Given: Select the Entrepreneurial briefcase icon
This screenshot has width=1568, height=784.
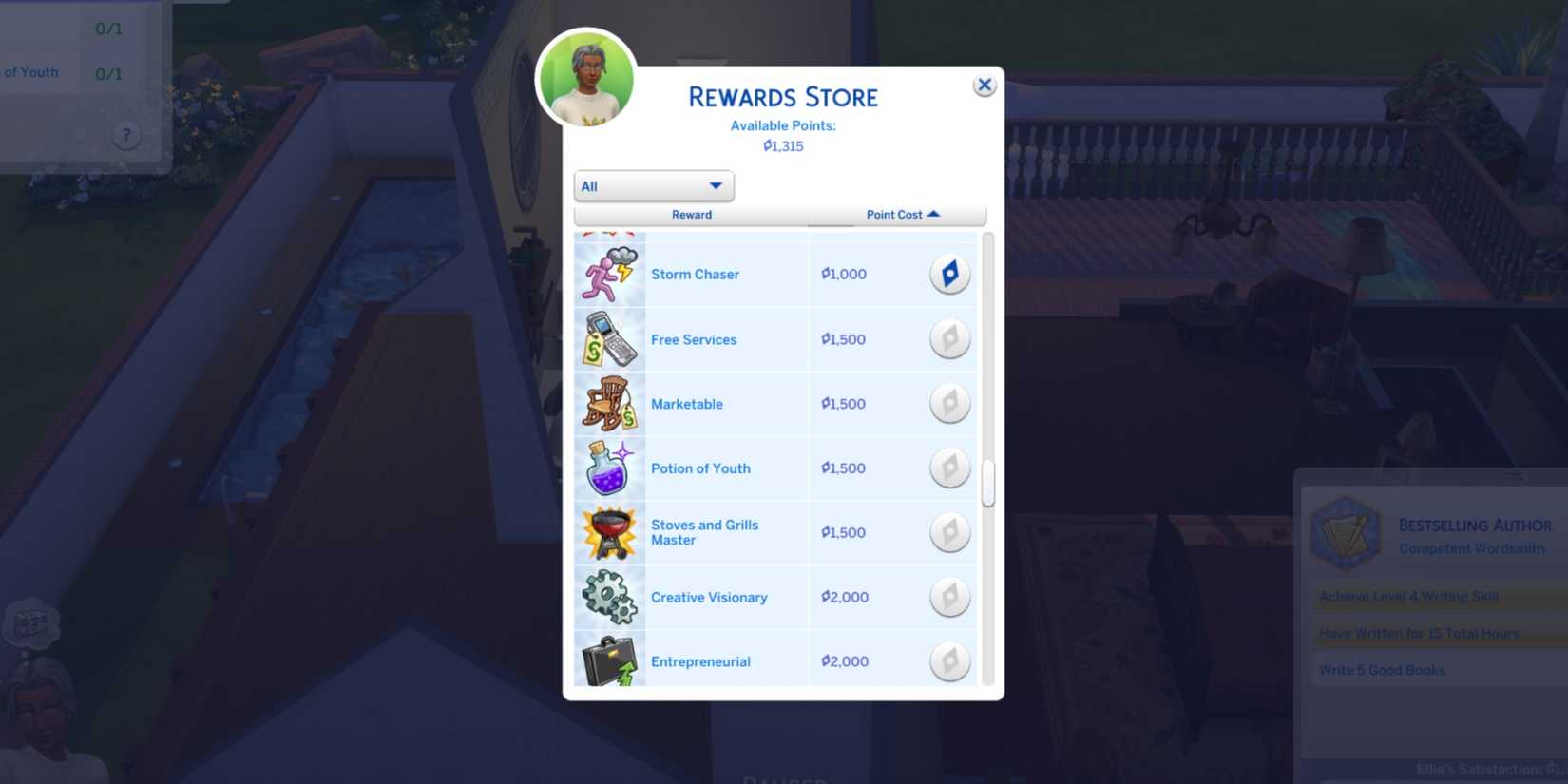Looking at the screenshot, I should [608, 660].
